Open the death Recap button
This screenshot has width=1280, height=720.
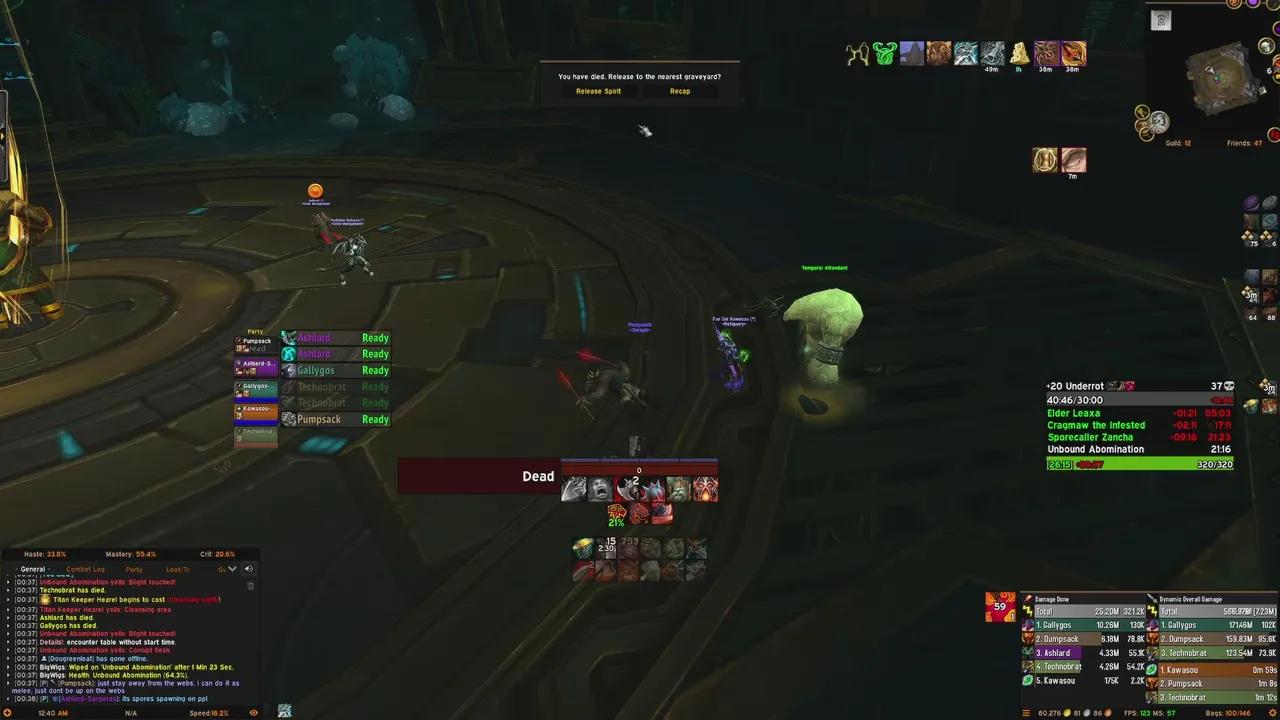[680, 91]
